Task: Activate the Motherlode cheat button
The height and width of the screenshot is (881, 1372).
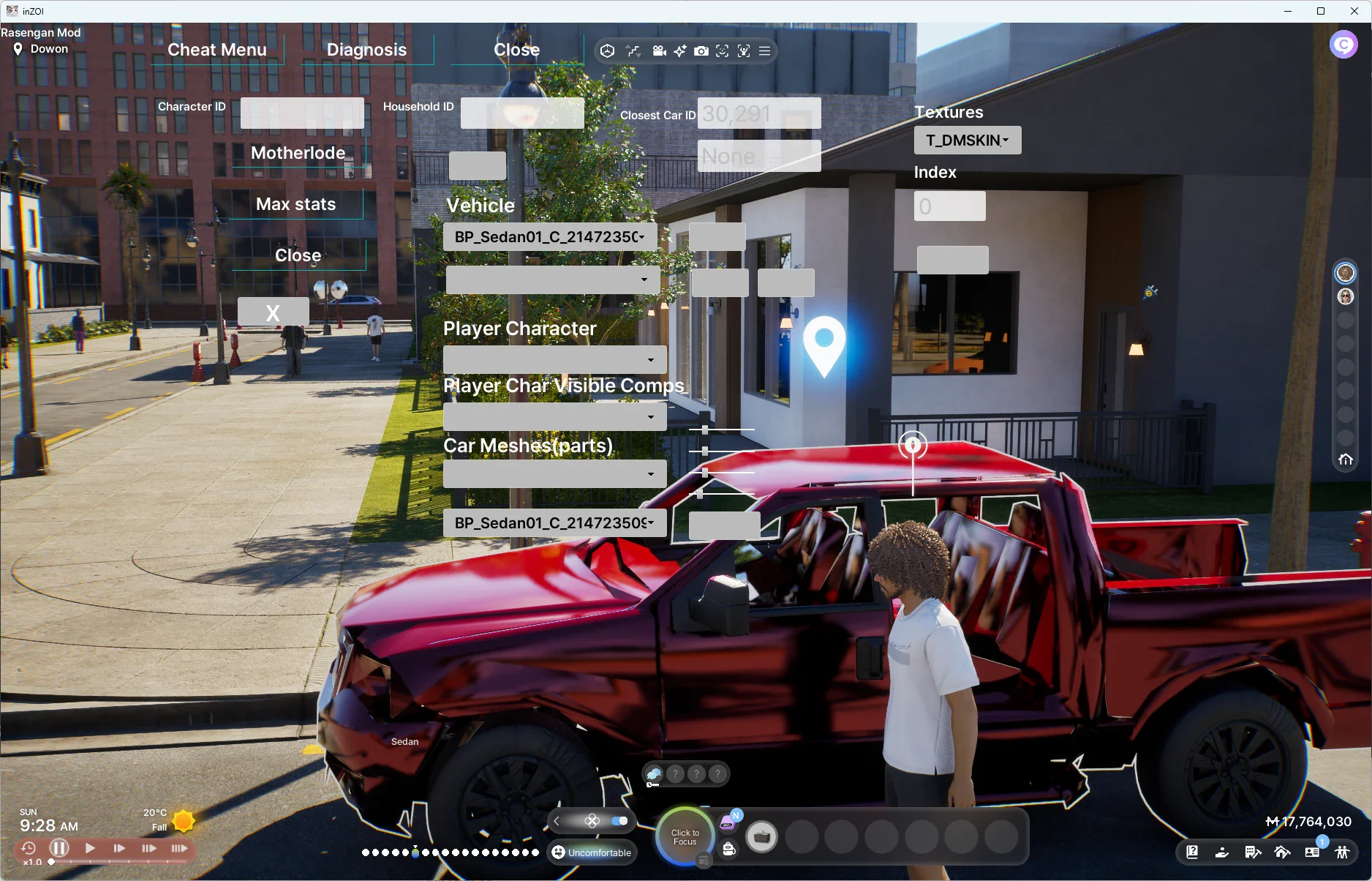Action: [x=297, y=153]
